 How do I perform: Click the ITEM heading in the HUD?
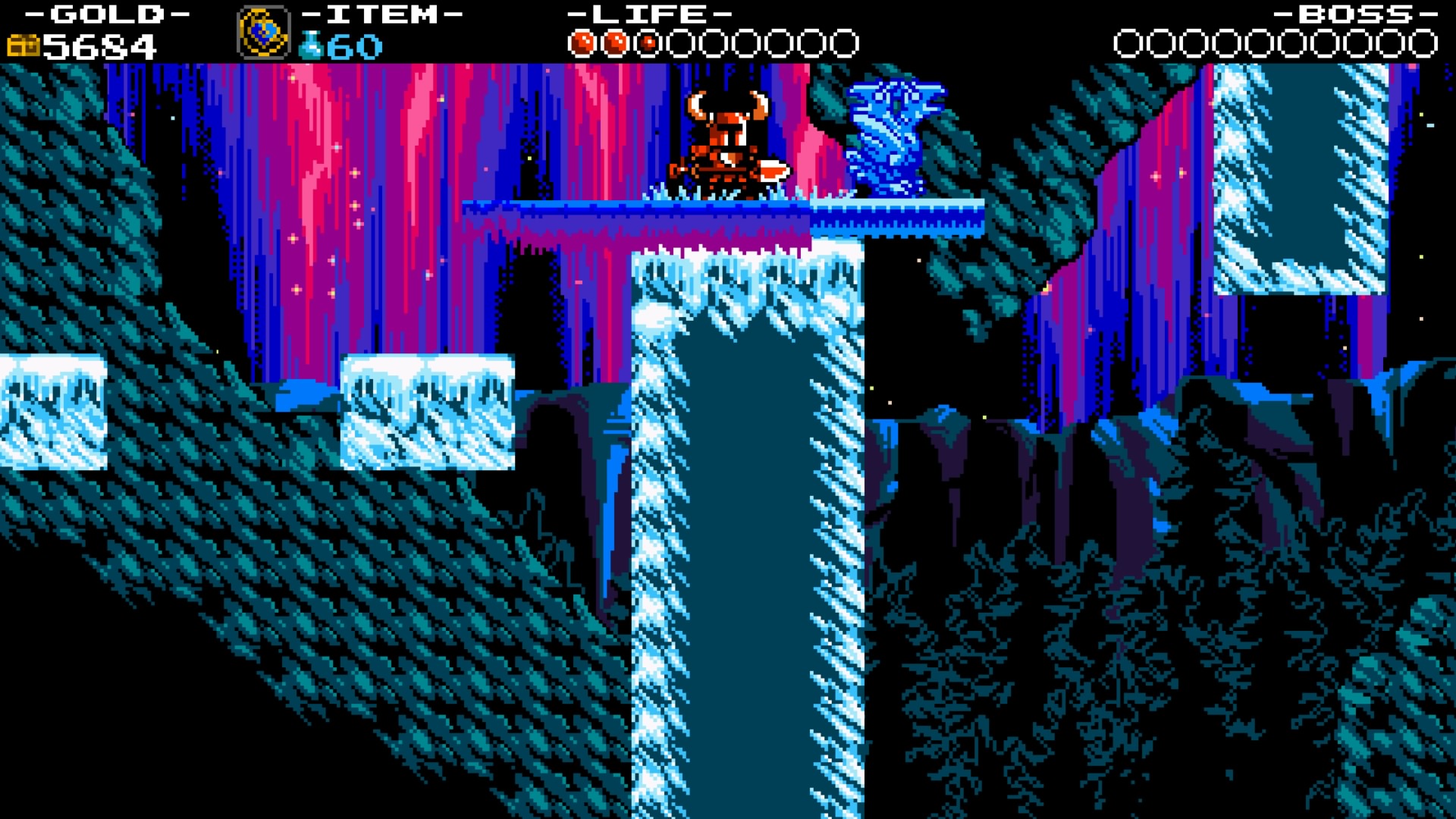[x=383, y=14]
